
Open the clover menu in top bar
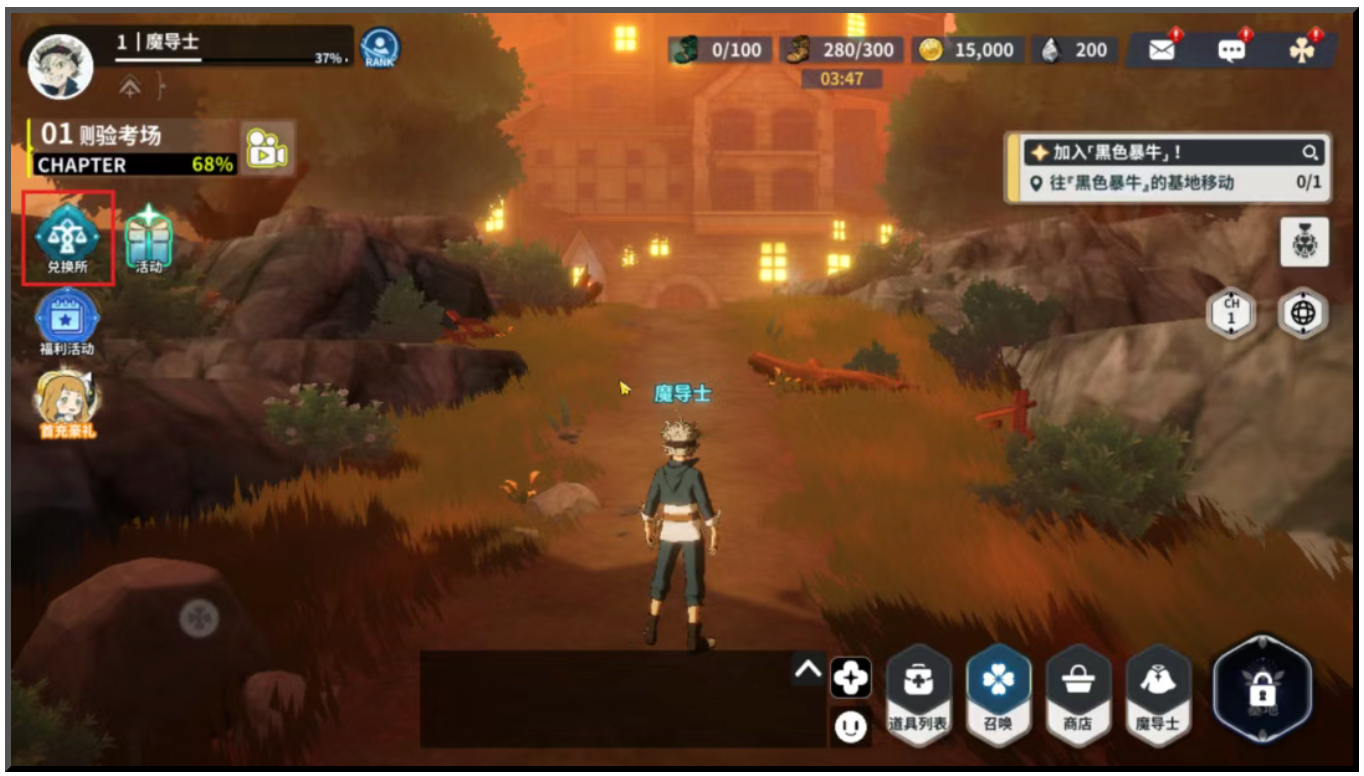coord(1301,50)
